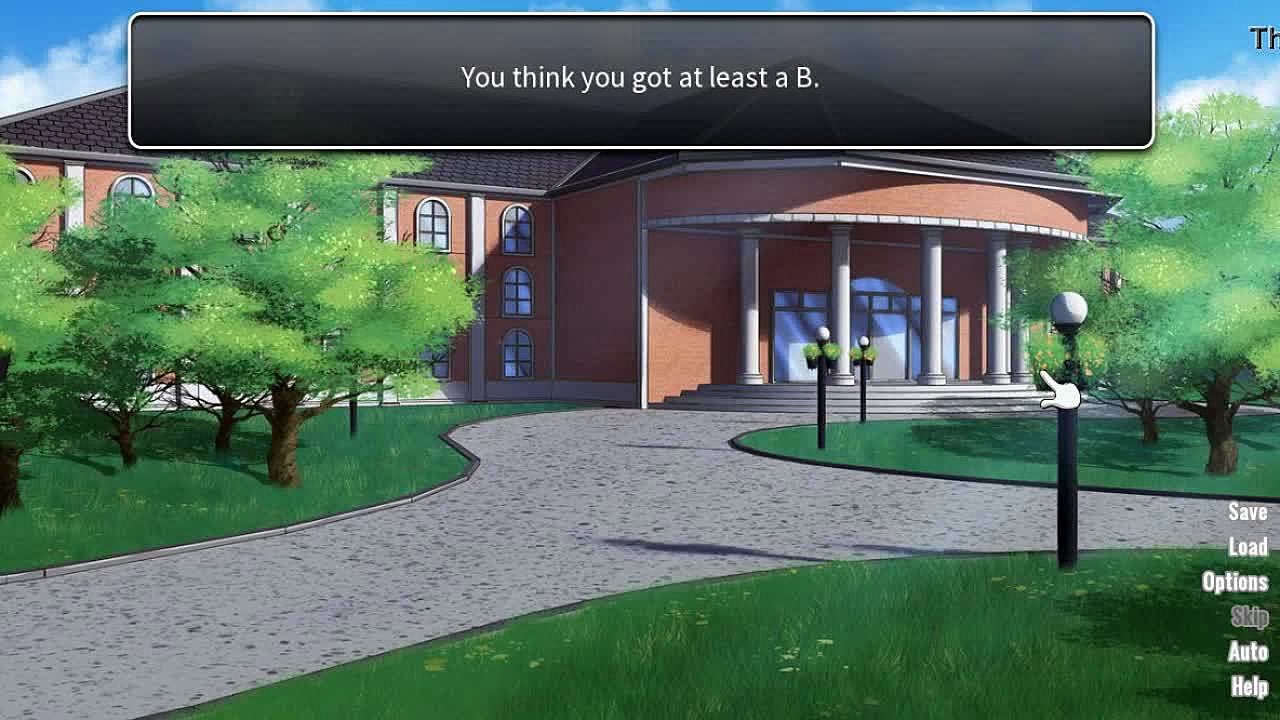Open the Options menu
The height and width of the screenshot is (720, 1280).
1234,582
